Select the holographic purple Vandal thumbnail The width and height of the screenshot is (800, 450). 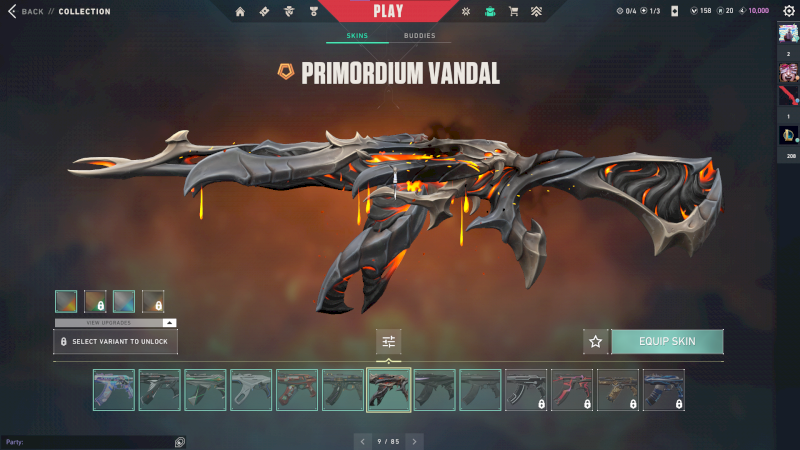(113, 390)
